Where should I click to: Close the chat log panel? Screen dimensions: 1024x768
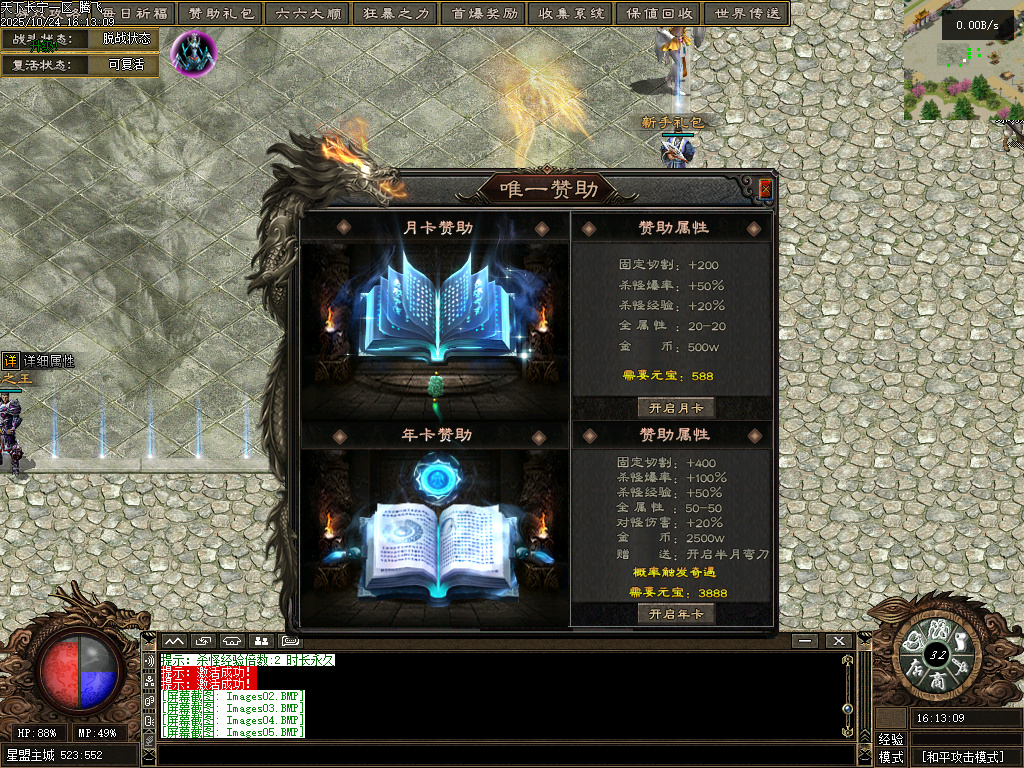pos(837,640)
